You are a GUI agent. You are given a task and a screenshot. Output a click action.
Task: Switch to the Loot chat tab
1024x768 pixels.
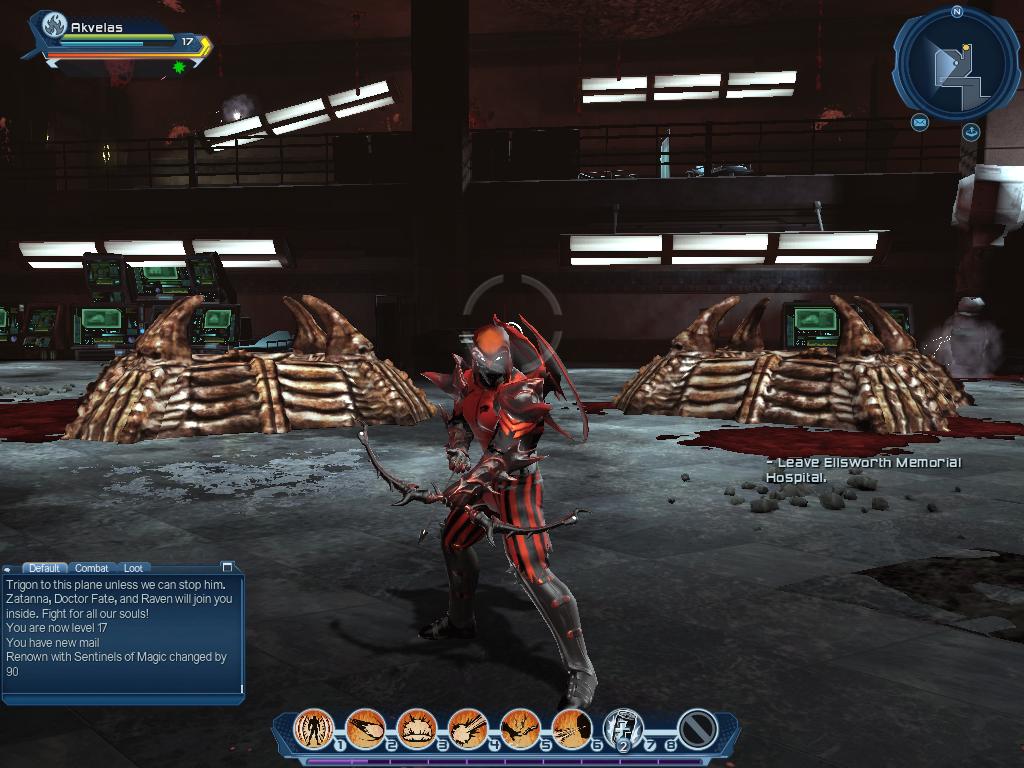coord(133,568)
